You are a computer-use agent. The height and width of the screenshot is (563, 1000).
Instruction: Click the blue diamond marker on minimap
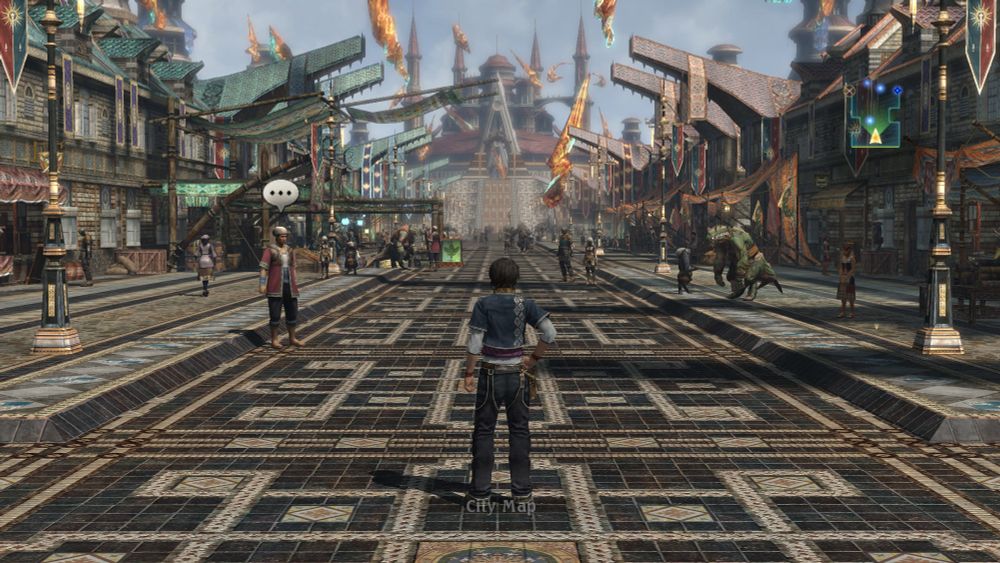896,90
